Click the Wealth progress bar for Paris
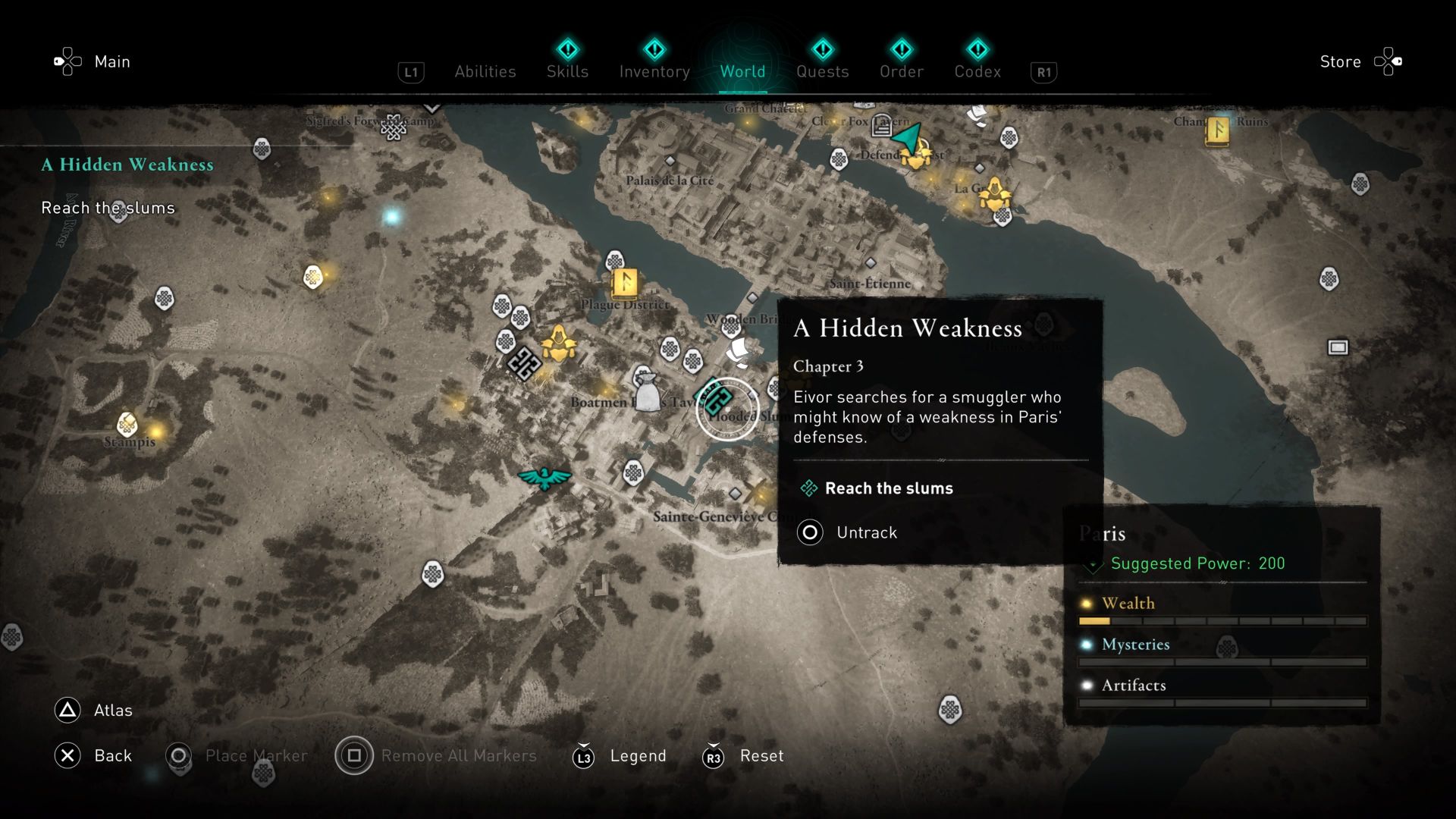 point(1222,622)
